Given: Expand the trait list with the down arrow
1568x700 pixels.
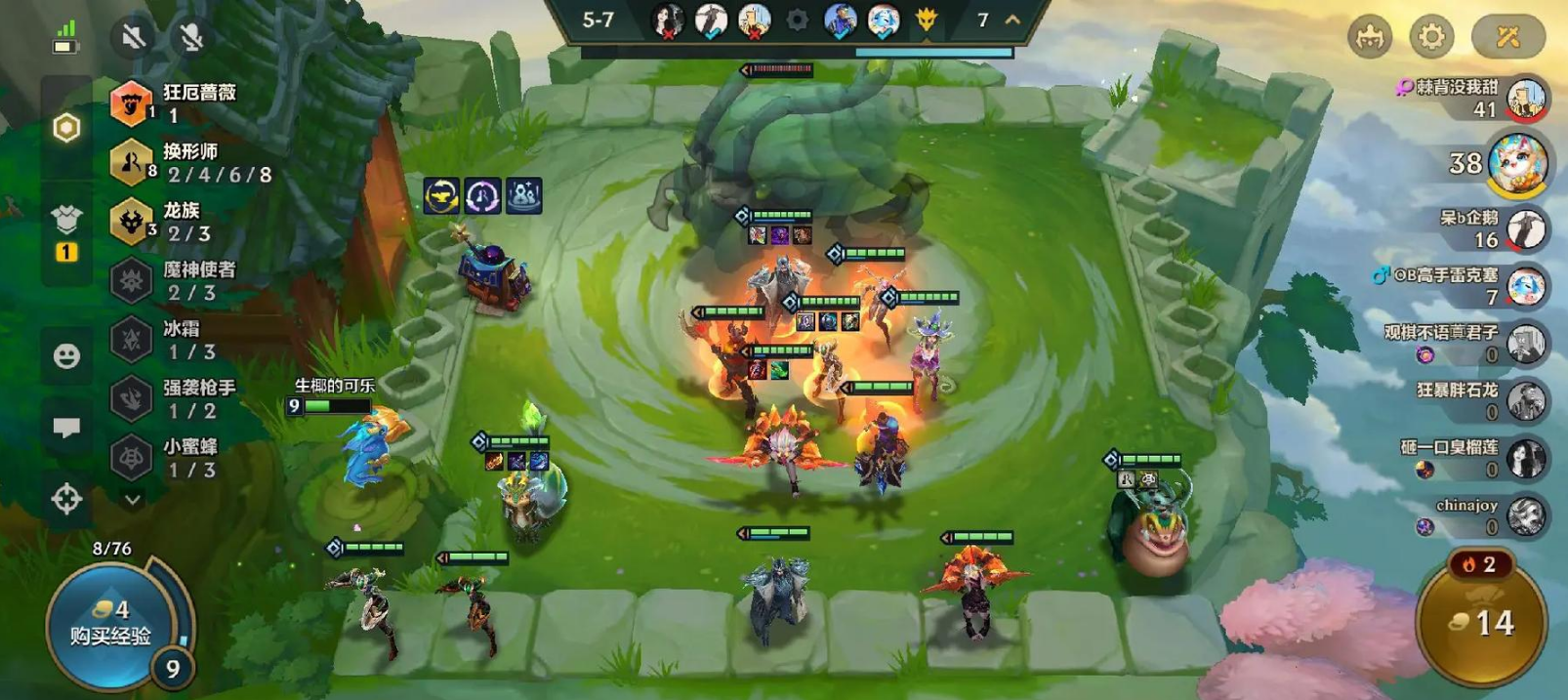Looking at the screenshot, I should coord(133,500).
